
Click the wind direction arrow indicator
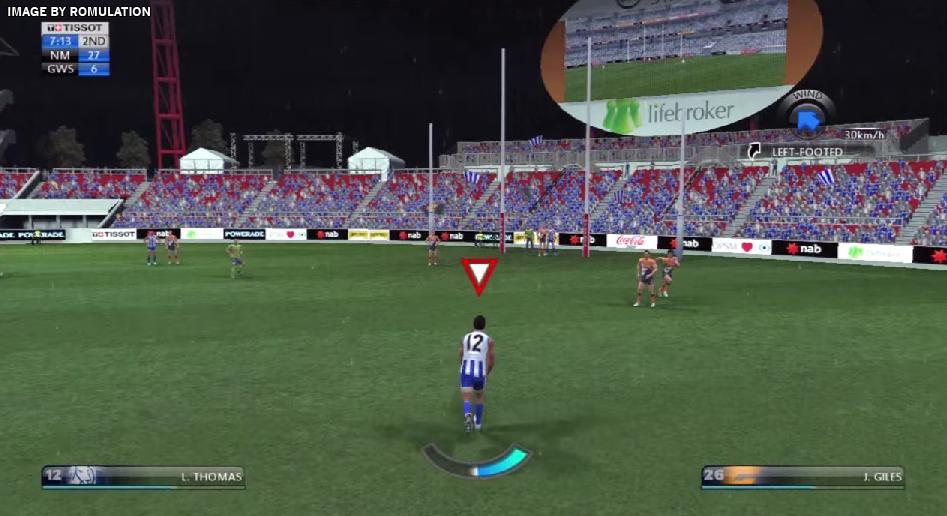pyautogui.click(x=808, y=119)
